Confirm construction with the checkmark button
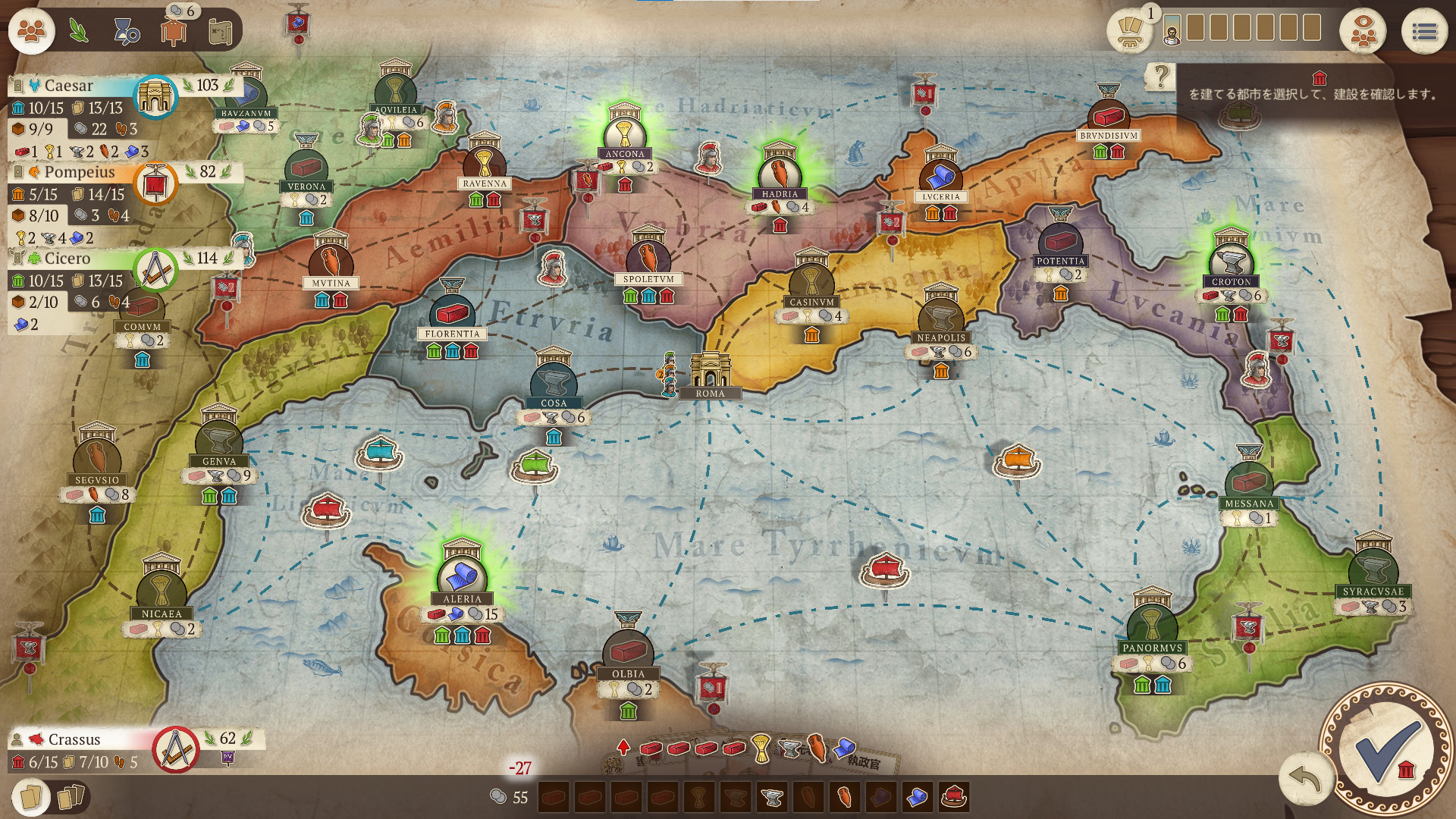This screenshot has height=819, width=1456. point(1386,750)
